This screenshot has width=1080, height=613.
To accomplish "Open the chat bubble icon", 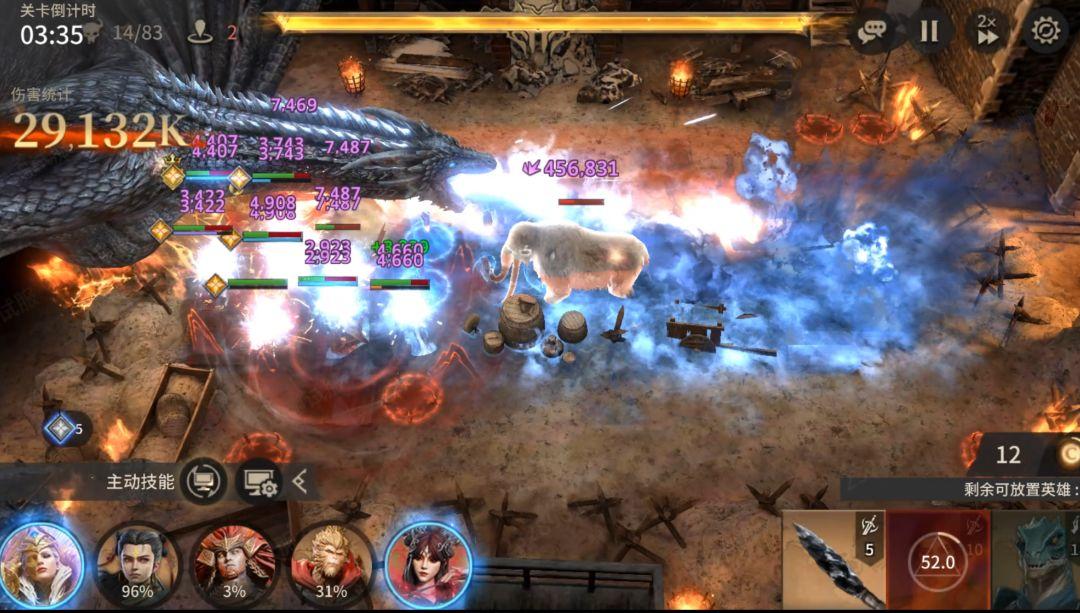I will pos(871,31).
